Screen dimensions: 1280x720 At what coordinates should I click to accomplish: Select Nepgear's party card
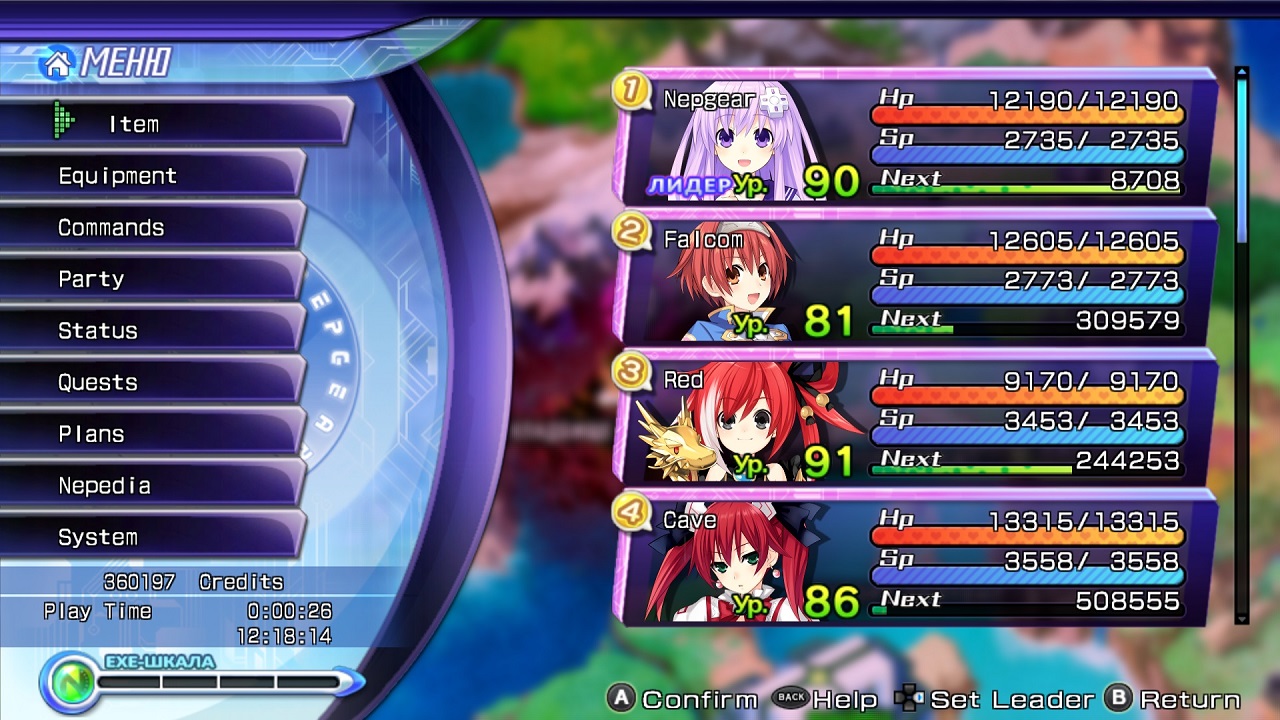[915, 138]
